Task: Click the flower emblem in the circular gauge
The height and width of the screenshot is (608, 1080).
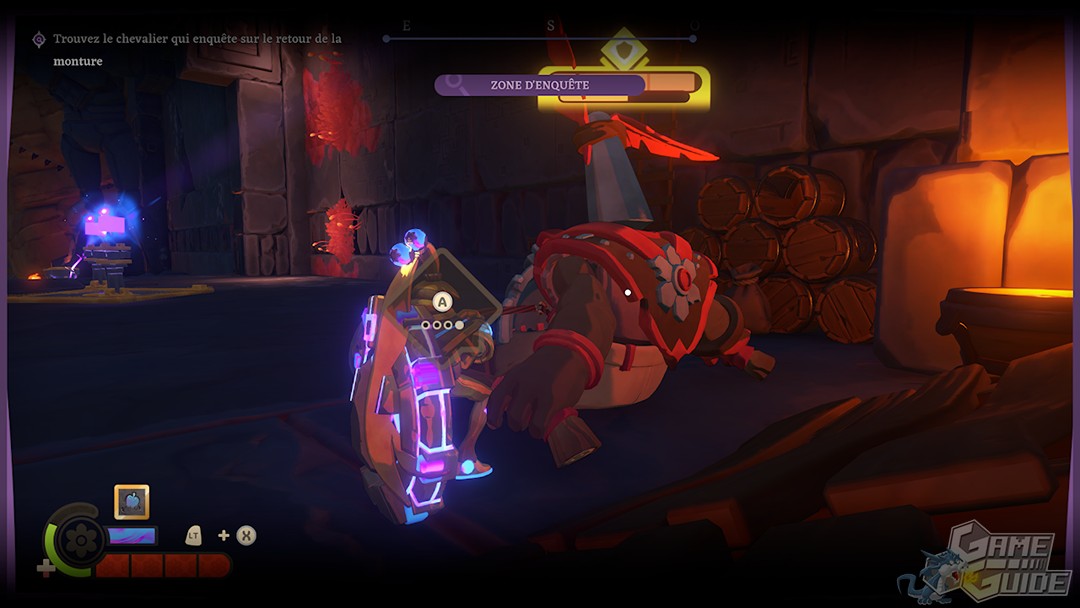Action: click(79, 541)
